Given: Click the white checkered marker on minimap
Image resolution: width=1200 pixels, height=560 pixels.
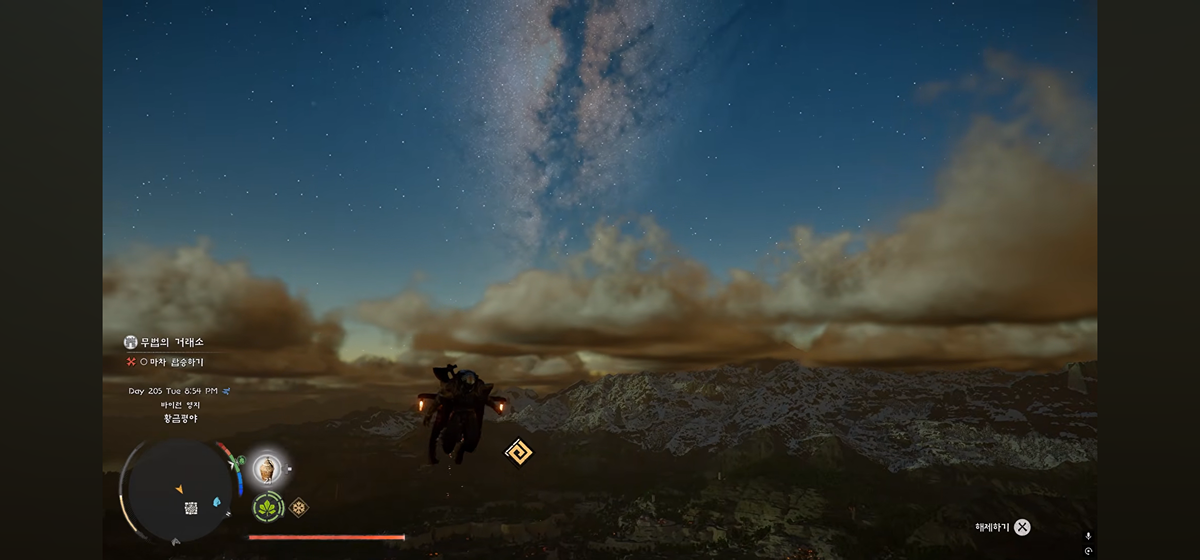Looking at the screenshot, I should pos(191,508).
